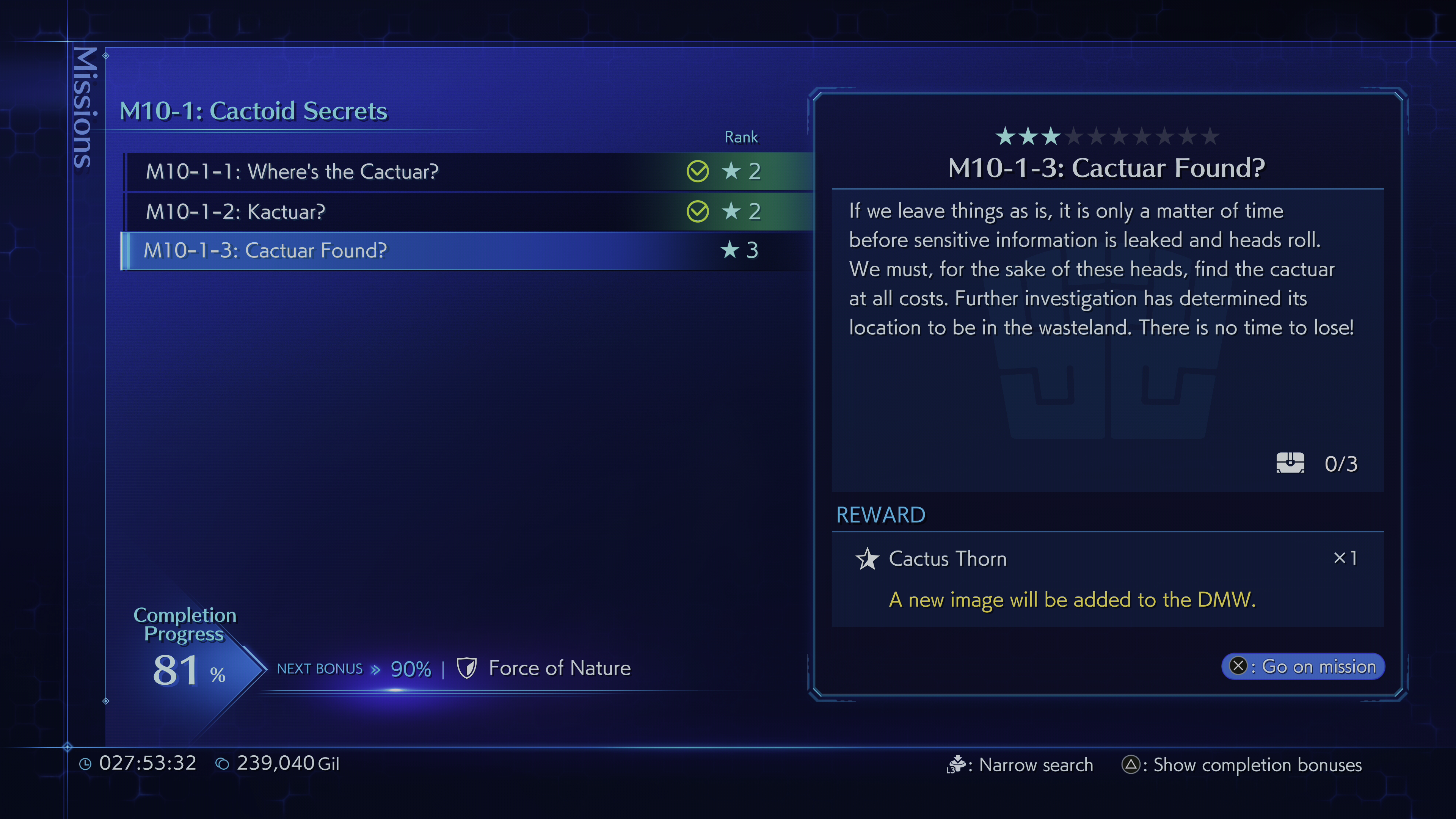
Task: Choose mission M10-1-3: Cactuar Found?
Action: point(265,250)
